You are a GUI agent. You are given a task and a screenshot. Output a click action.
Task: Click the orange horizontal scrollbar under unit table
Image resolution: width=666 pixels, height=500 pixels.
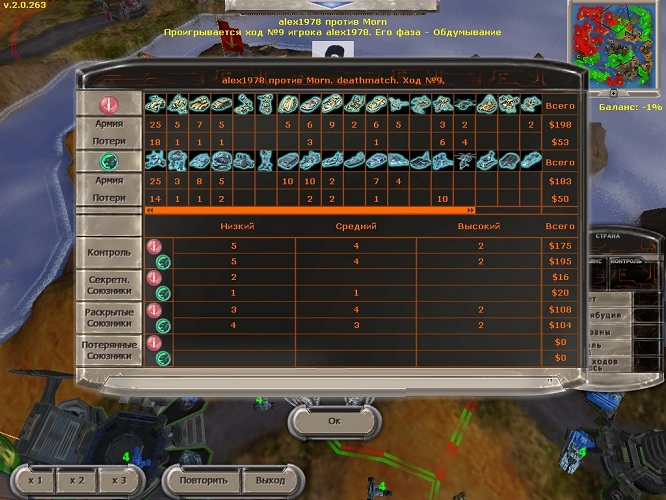(x=309, y=211)
